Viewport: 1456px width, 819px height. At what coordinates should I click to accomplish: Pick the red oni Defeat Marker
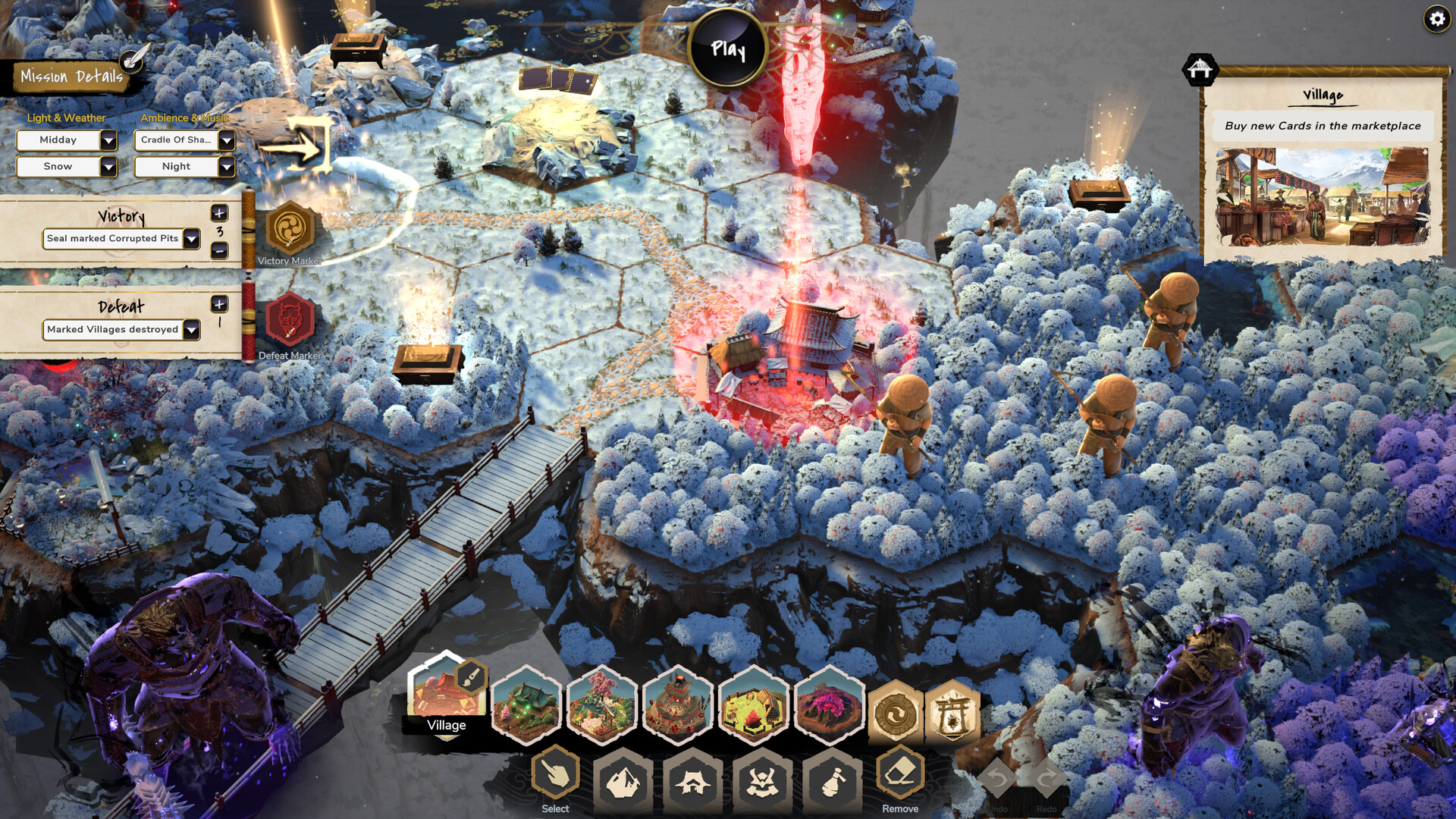[290, 321]
